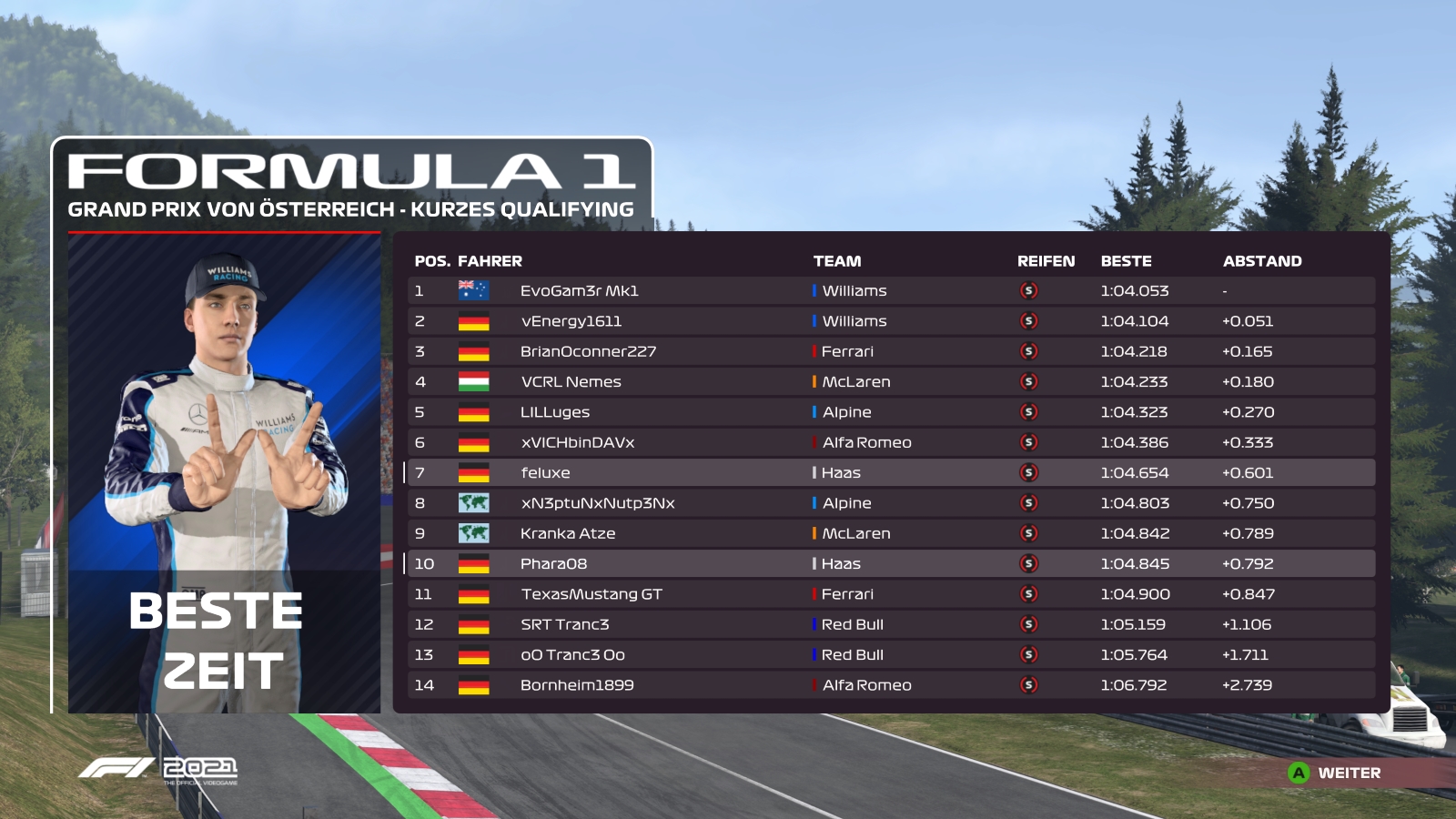Screen dimensions: 1456x819
Task: Select the feluxe driver entry
Action: point(545,473)
